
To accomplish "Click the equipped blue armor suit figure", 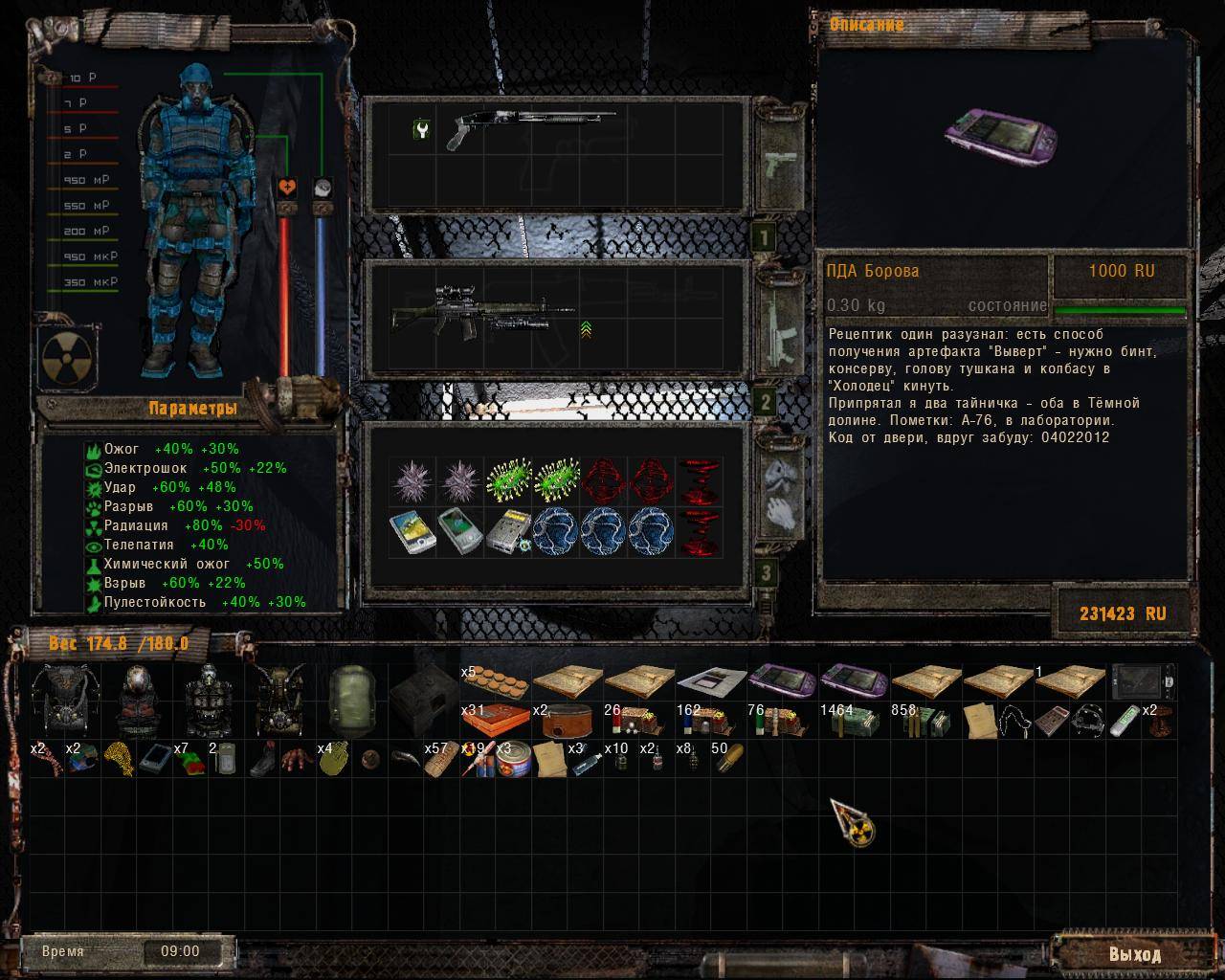I will [x=198, y=220].
